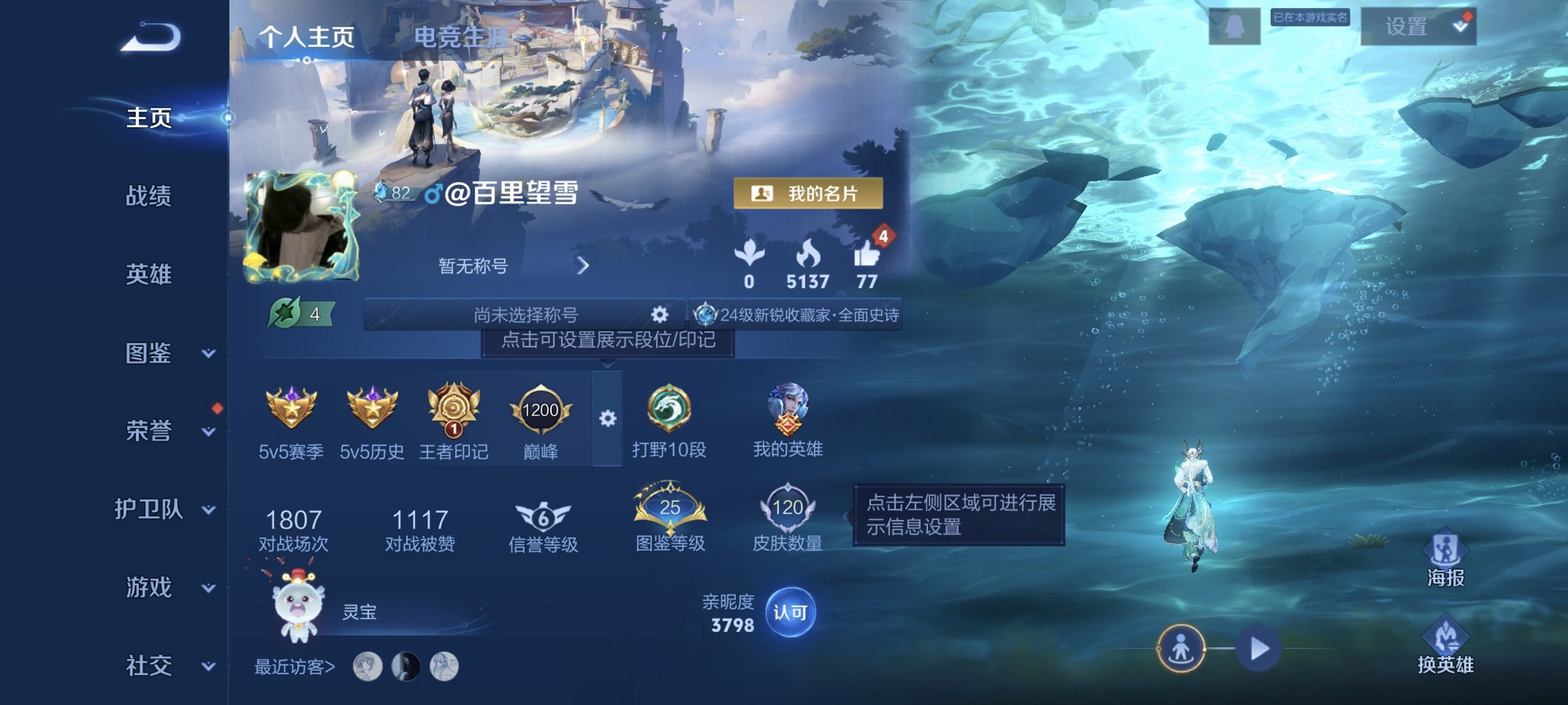The width and height of the screenshot is (1568, 705).
Task: Open the title selector arrow beside 暂无称号
Action: (582, 268)
